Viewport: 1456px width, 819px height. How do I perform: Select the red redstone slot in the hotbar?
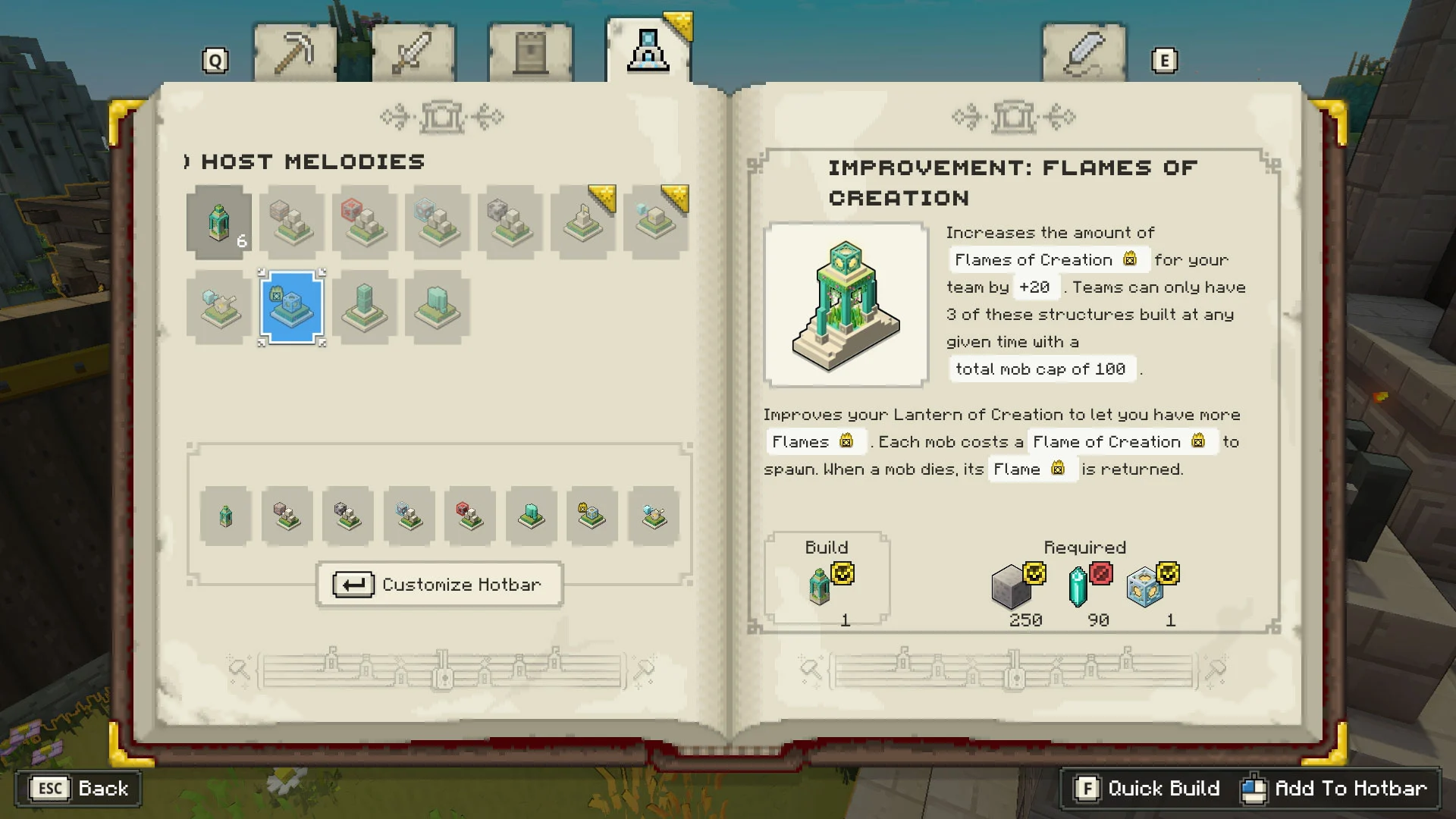tap(470, 516)
